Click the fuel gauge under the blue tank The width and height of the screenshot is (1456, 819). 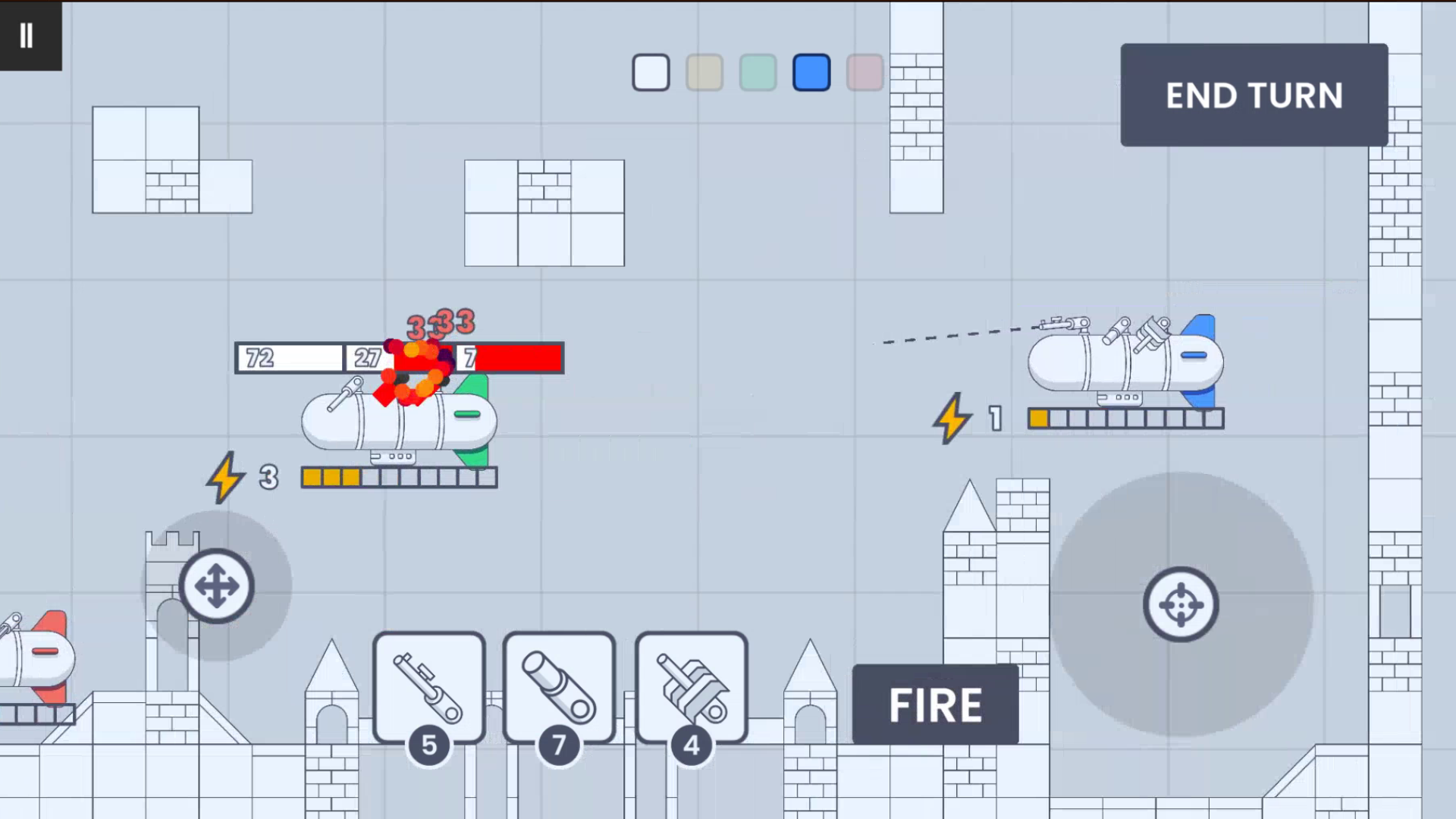(x=1126, y=417)
